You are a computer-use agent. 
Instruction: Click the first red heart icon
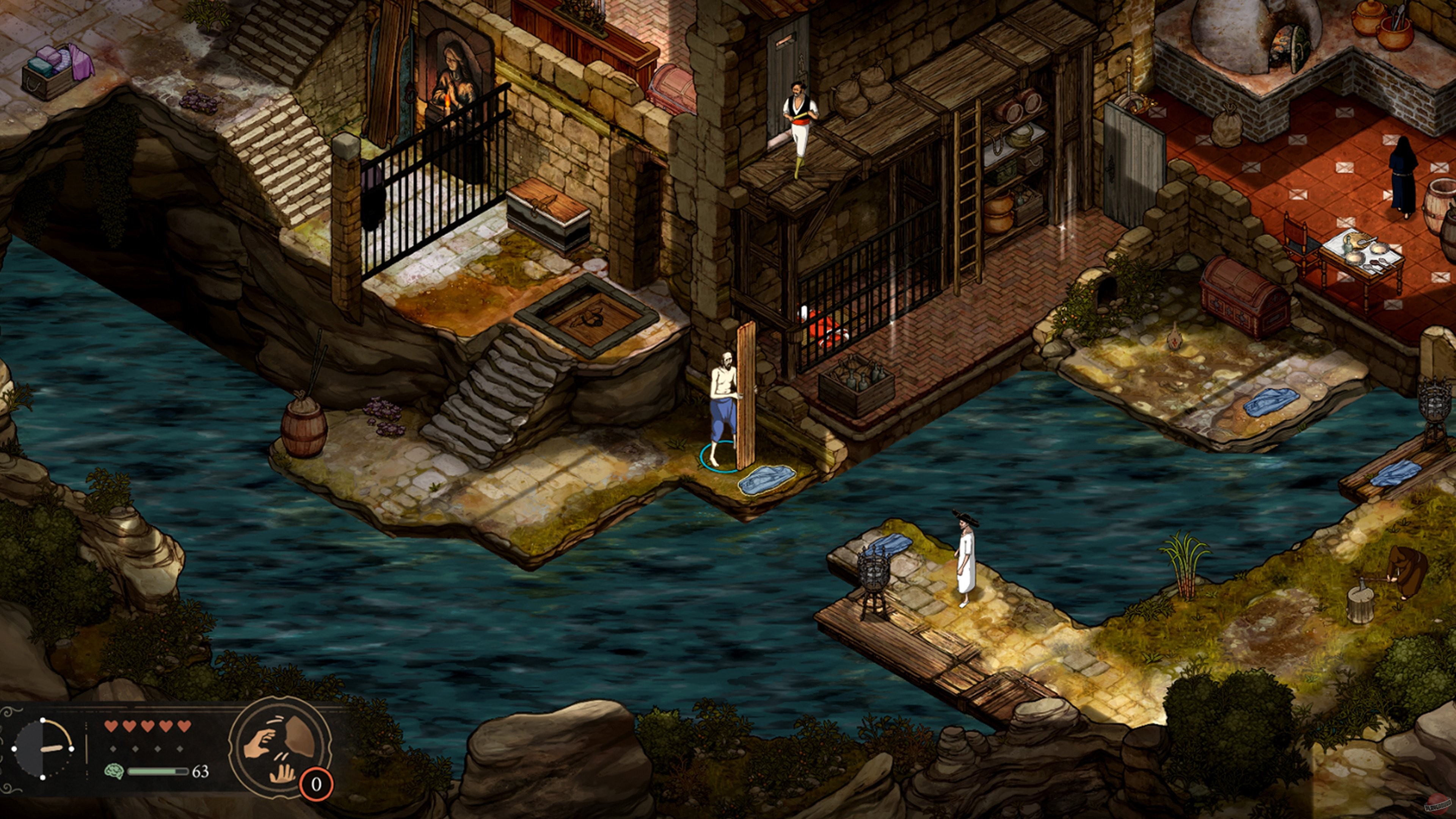pos(111,725)
